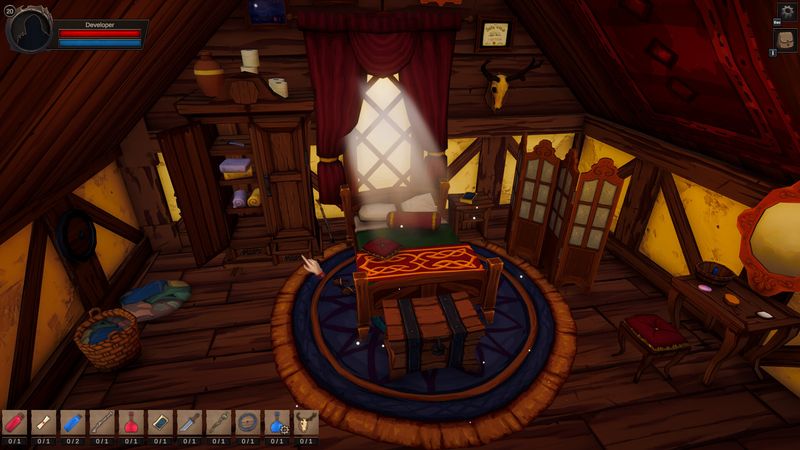Viewport: 800px width, 450px height.
Task: Pick the long bone staff slot
Action: (101, 422)
